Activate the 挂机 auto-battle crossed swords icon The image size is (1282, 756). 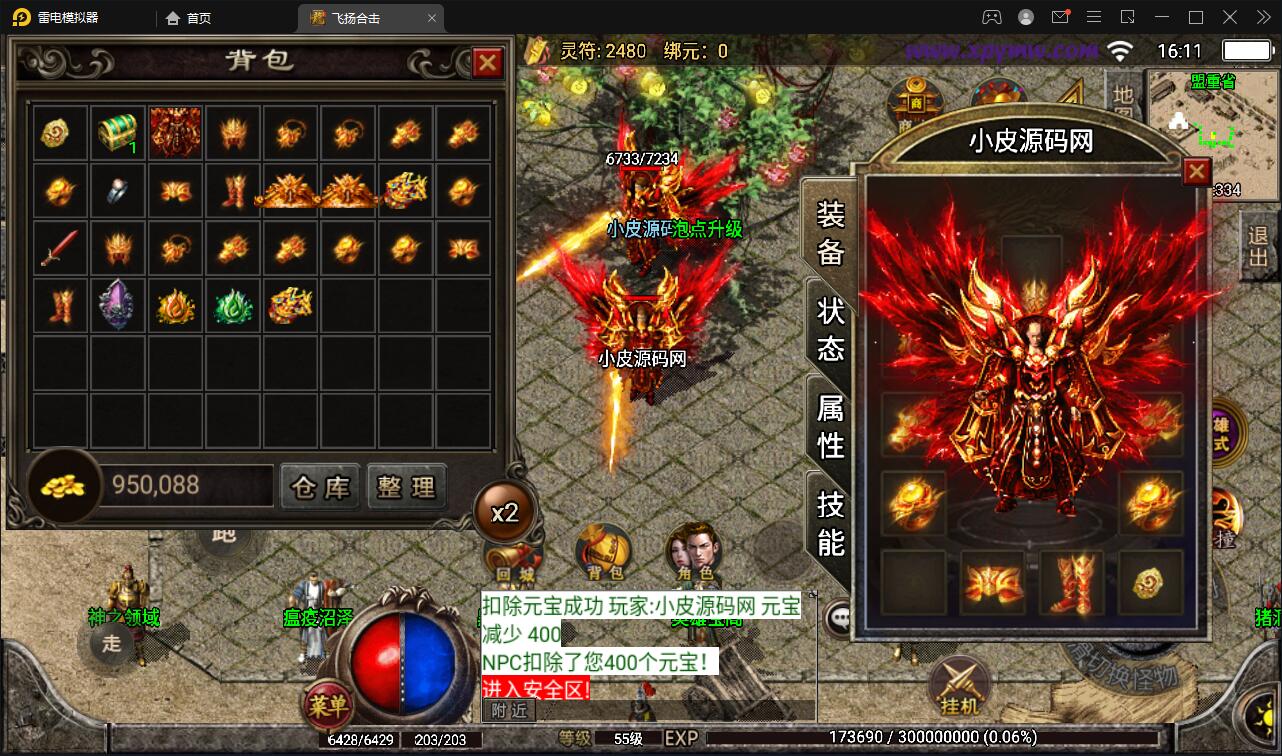coord(958,680)
